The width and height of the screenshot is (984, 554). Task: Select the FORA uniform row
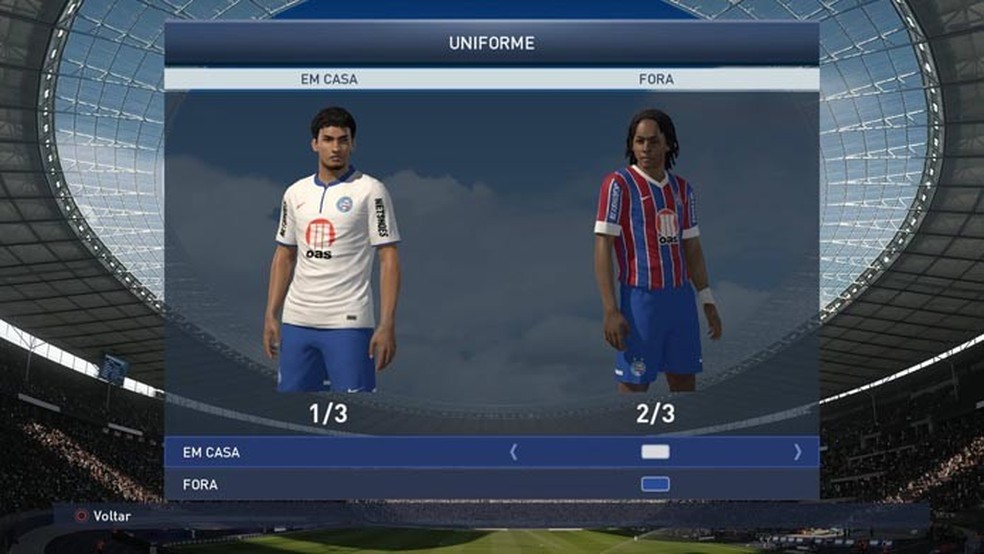click(300, 485)
